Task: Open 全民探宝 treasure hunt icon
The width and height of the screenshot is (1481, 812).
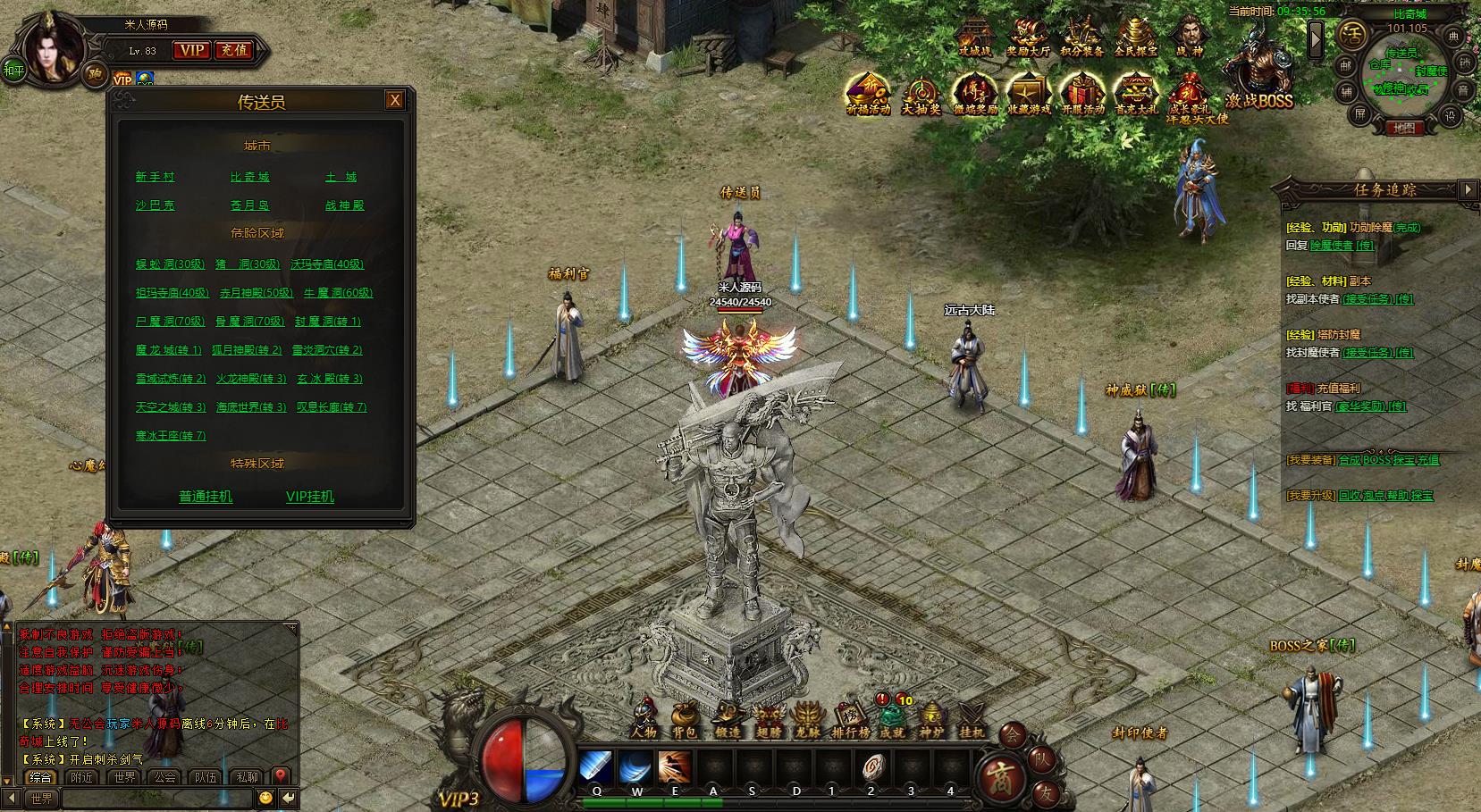Action: 1135,38
